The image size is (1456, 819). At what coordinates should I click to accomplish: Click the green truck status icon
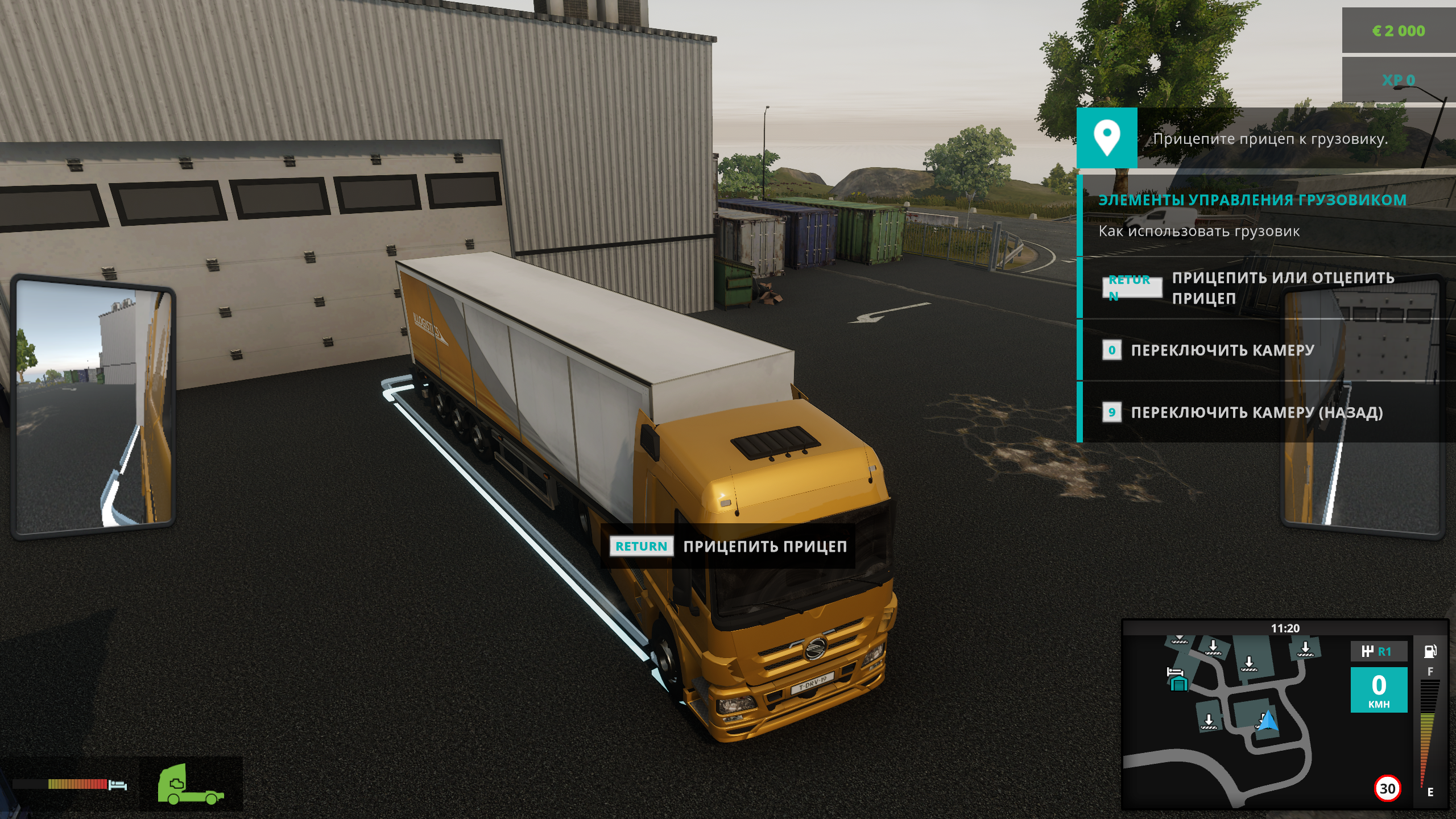coord(191,784)
